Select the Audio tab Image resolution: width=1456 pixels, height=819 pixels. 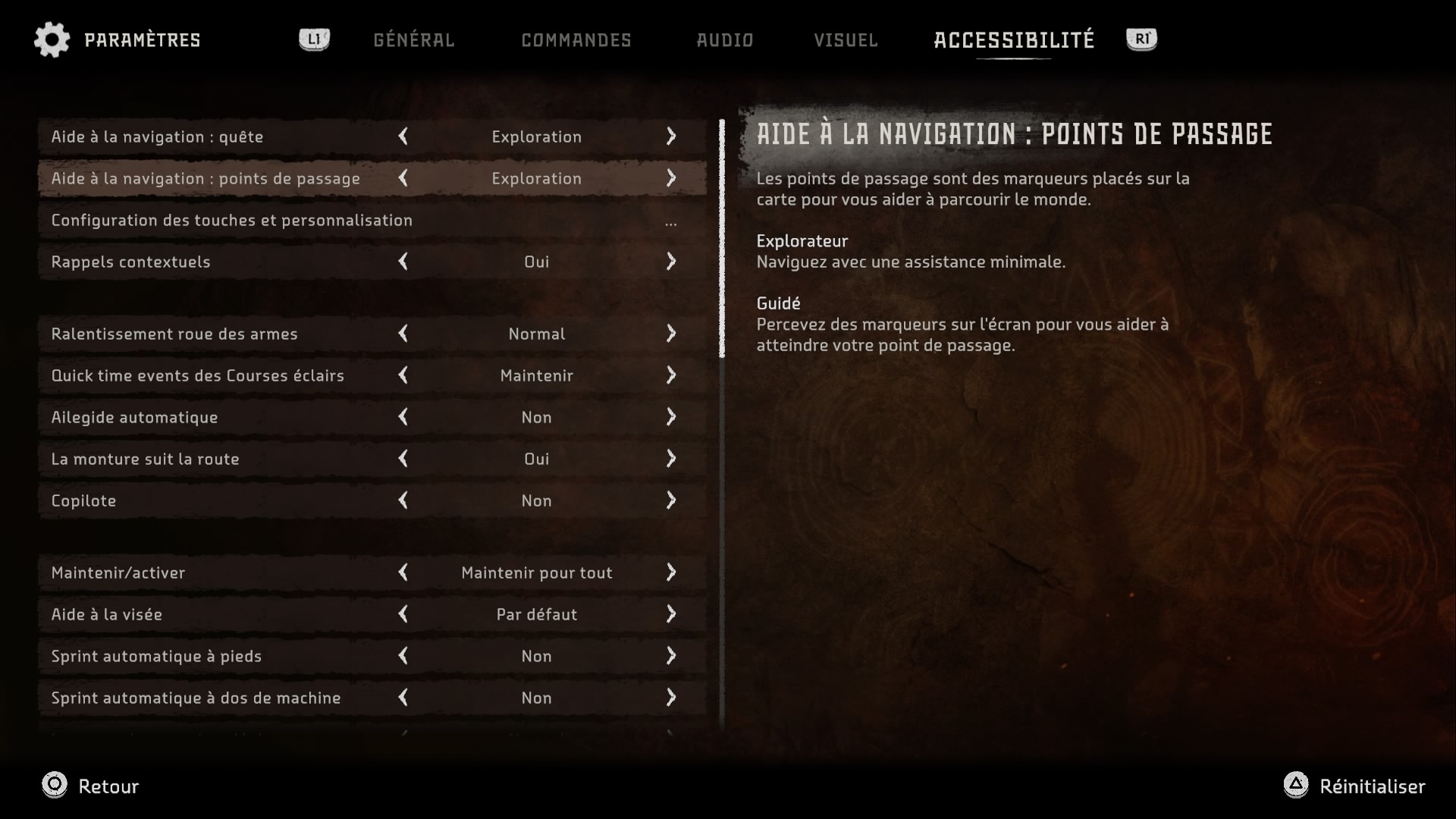pos(725,40)
